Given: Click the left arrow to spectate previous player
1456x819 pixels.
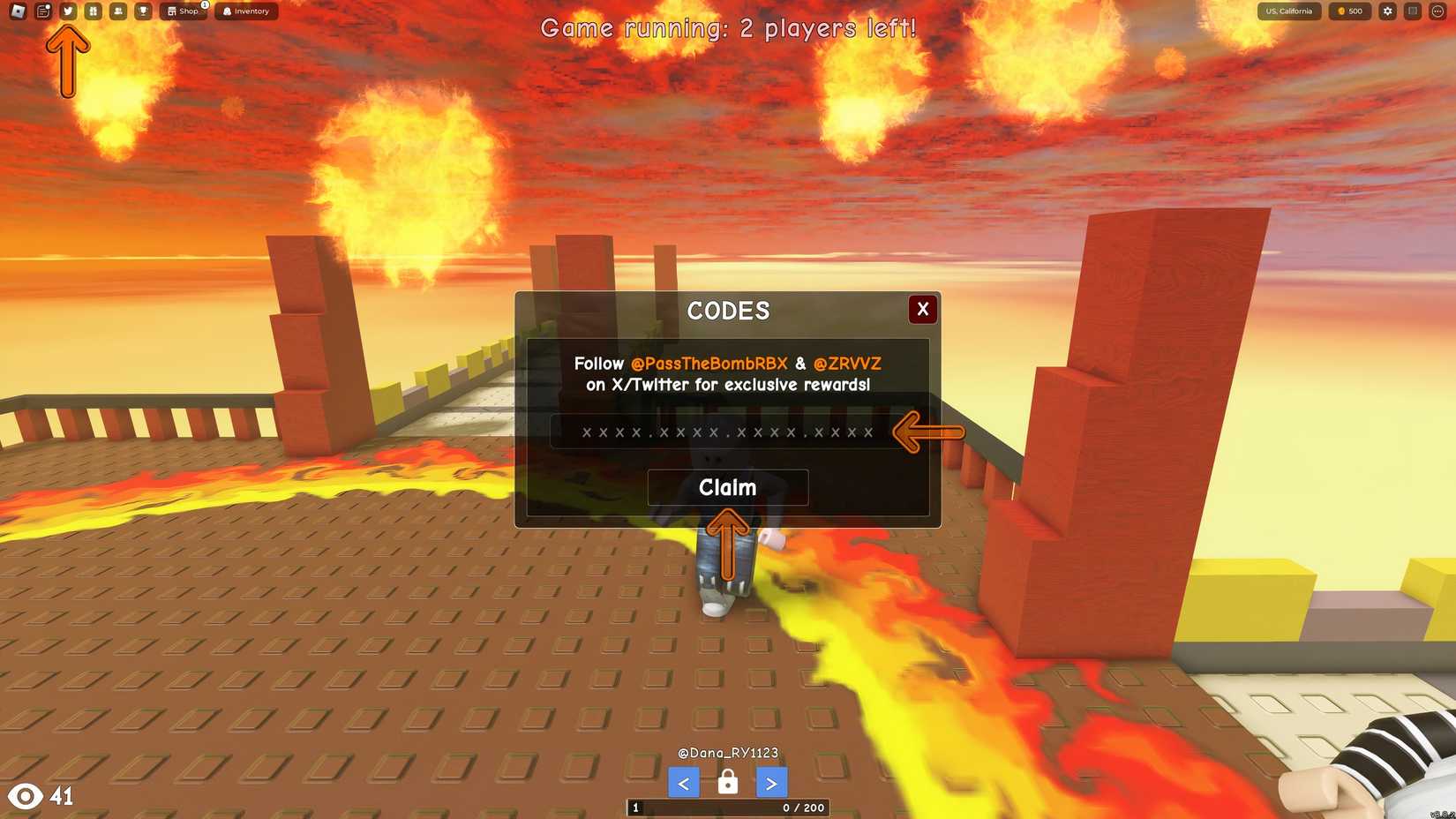Looking at the screenshot, I should pos(683,782).
